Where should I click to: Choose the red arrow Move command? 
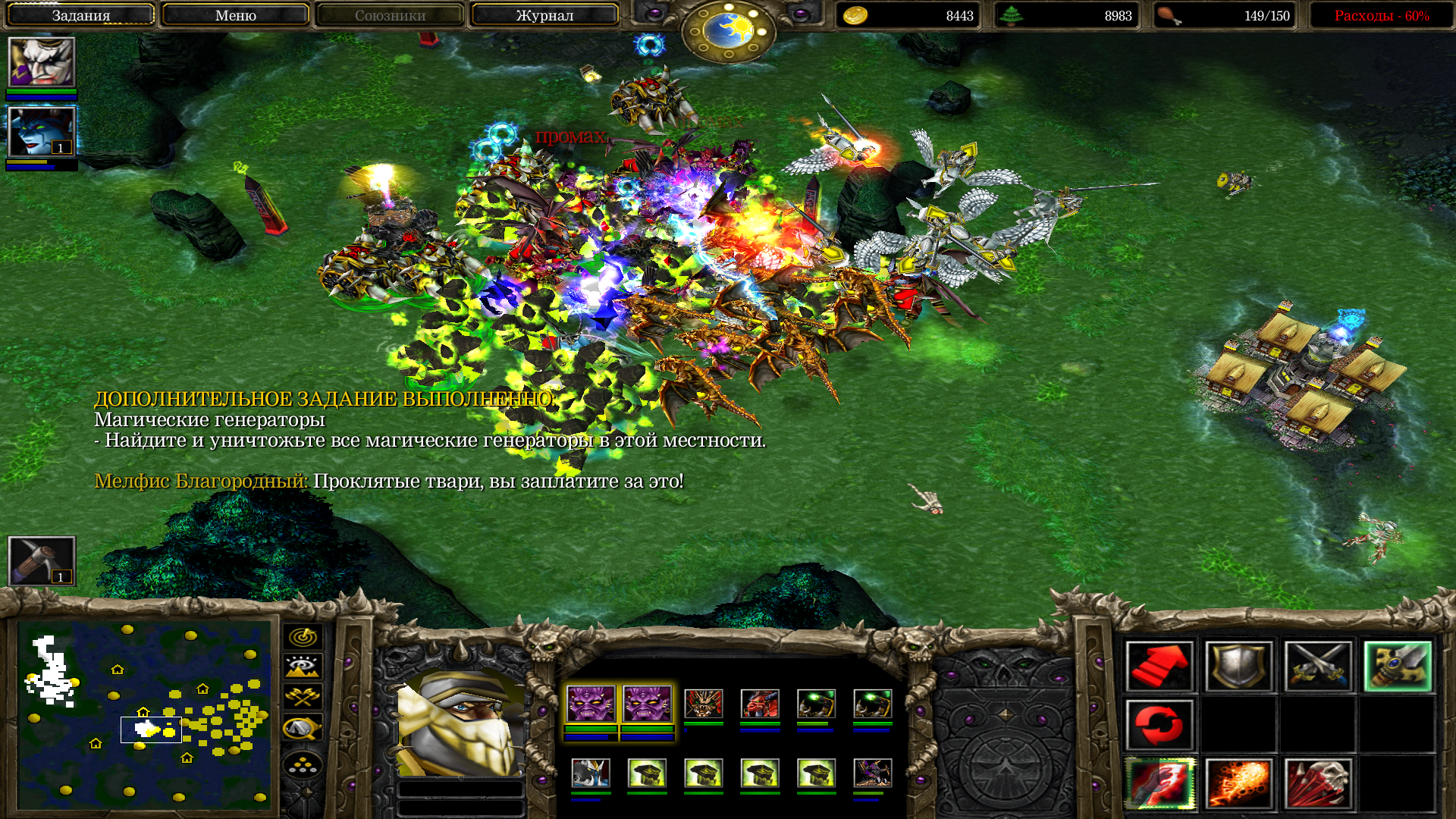point(1159,667)
